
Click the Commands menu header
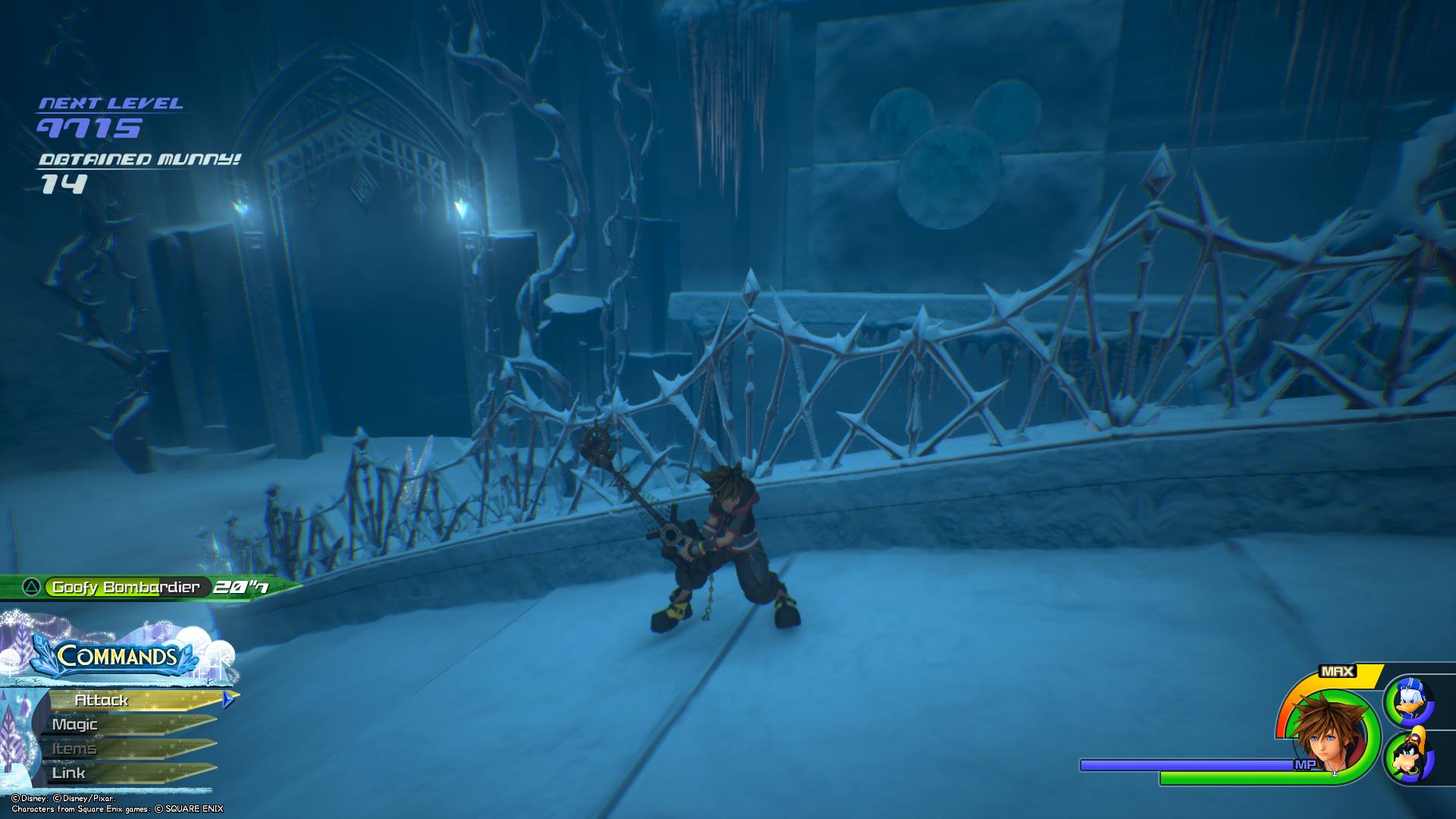coord(117,657)
